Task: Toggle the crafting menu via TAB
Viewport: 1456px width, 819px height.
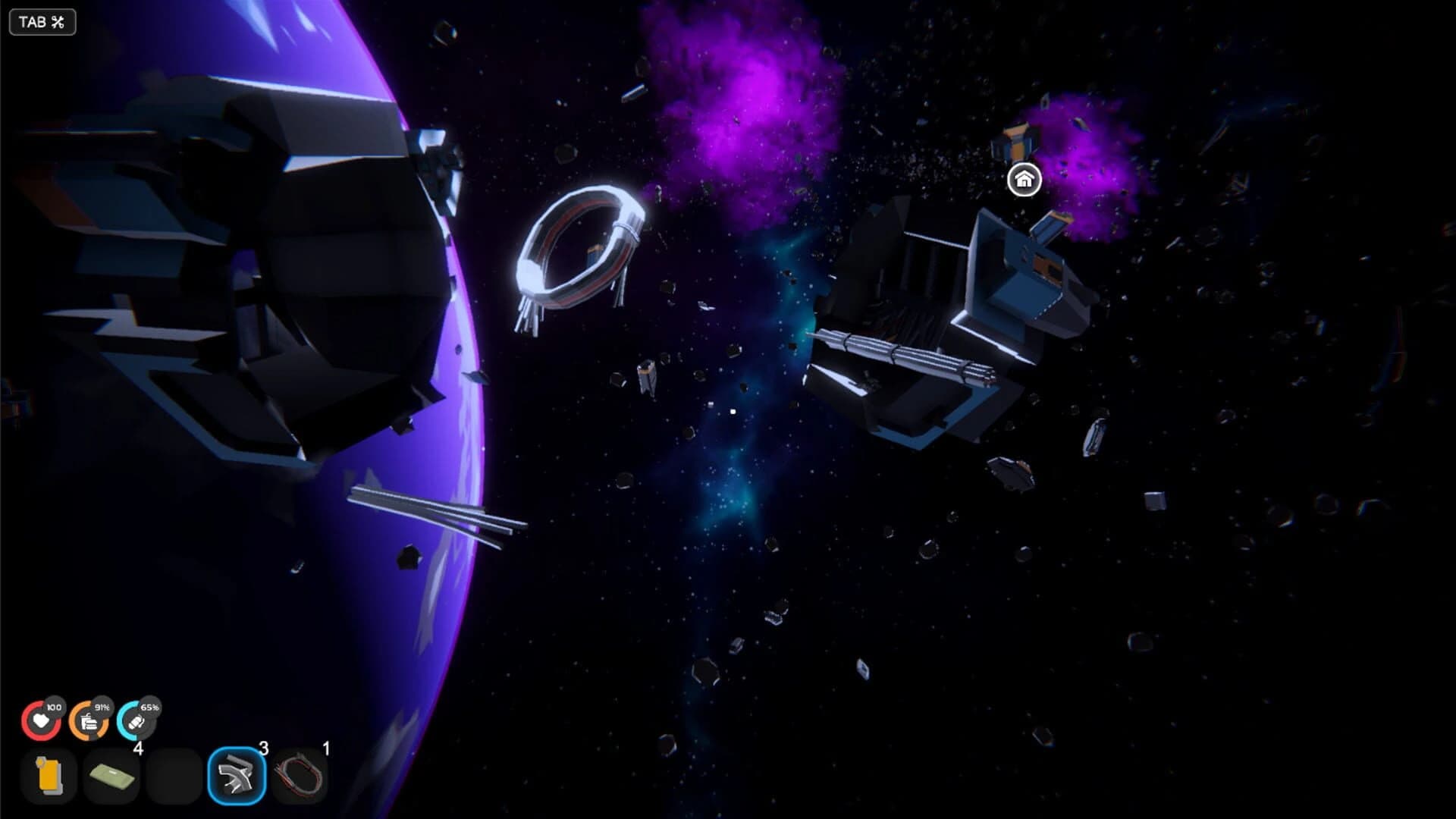Action: coord(42,21)
